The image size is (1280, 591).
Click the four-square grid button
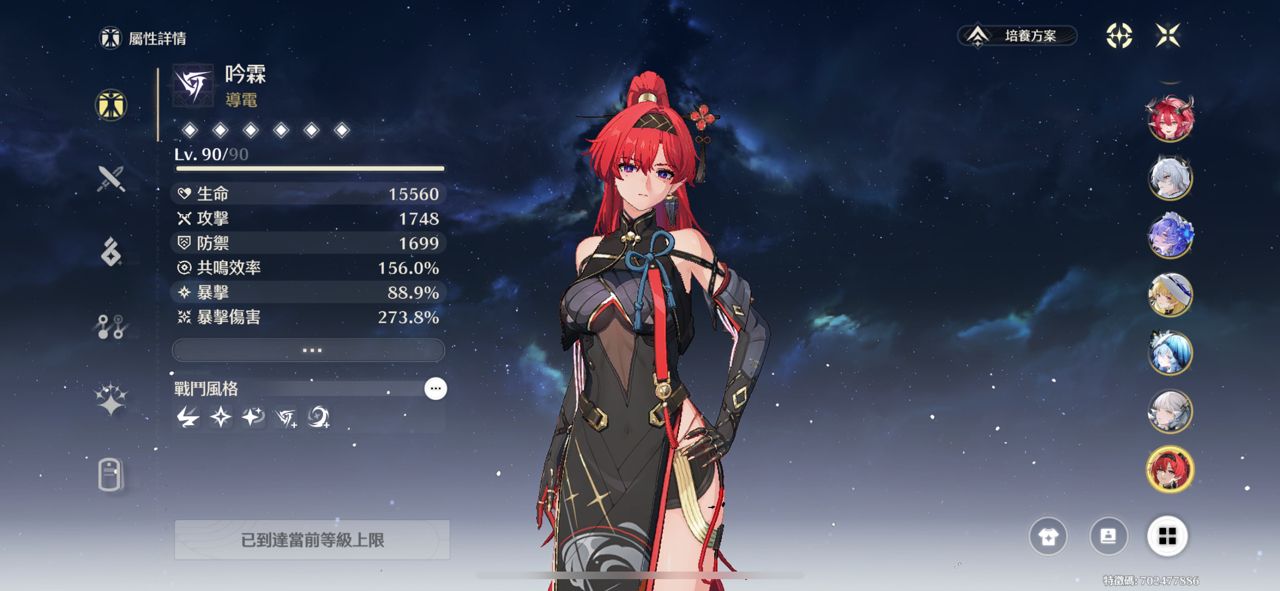1167,536
